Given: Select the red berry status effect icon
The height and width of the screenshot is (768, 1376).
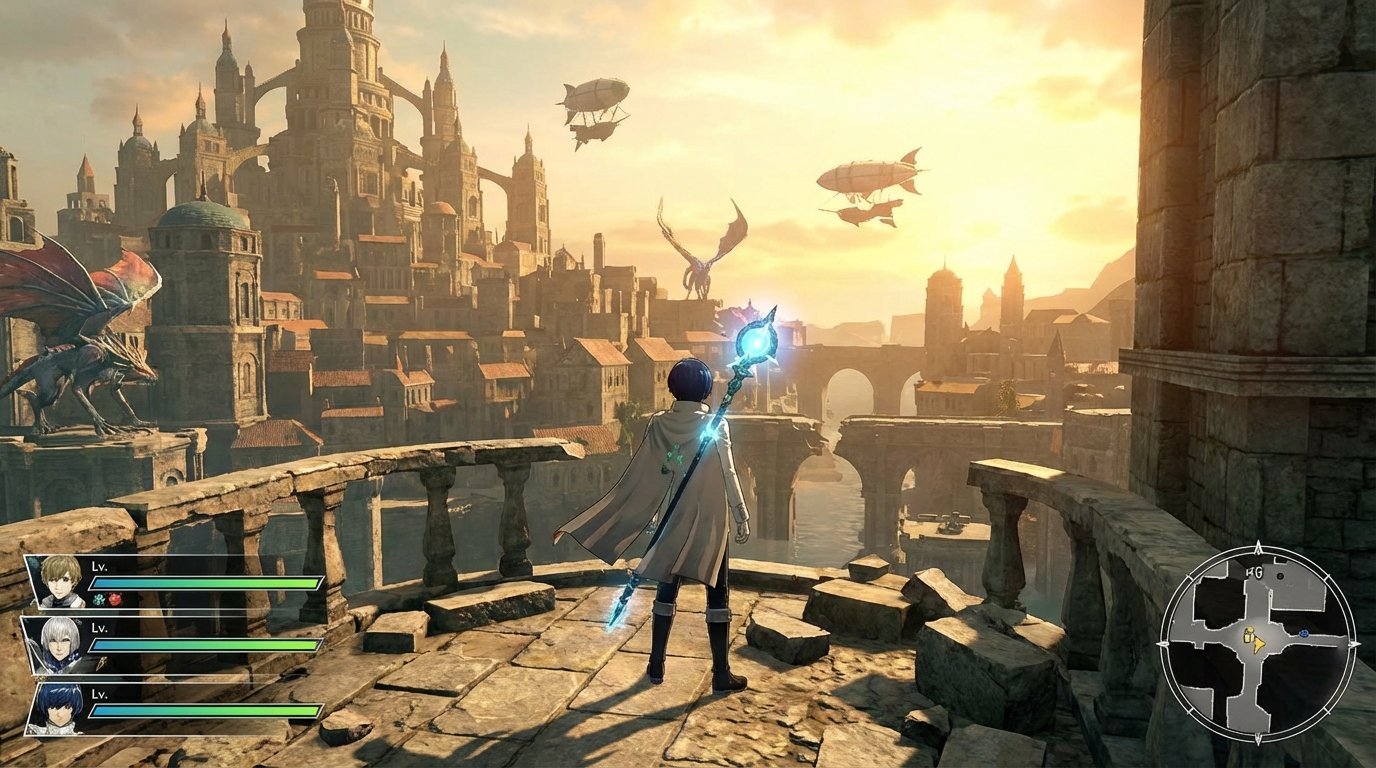Looking at the screenshot, I should pos(115,601).
